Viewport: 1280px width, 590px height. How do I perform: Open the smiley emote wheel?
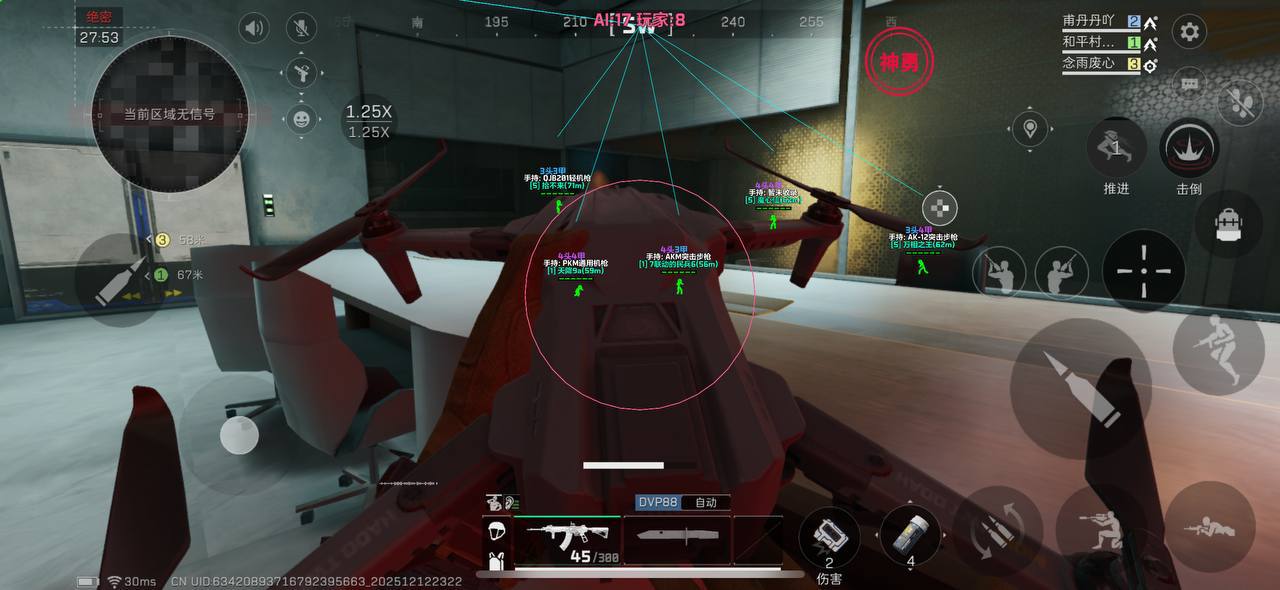(301, 119)
